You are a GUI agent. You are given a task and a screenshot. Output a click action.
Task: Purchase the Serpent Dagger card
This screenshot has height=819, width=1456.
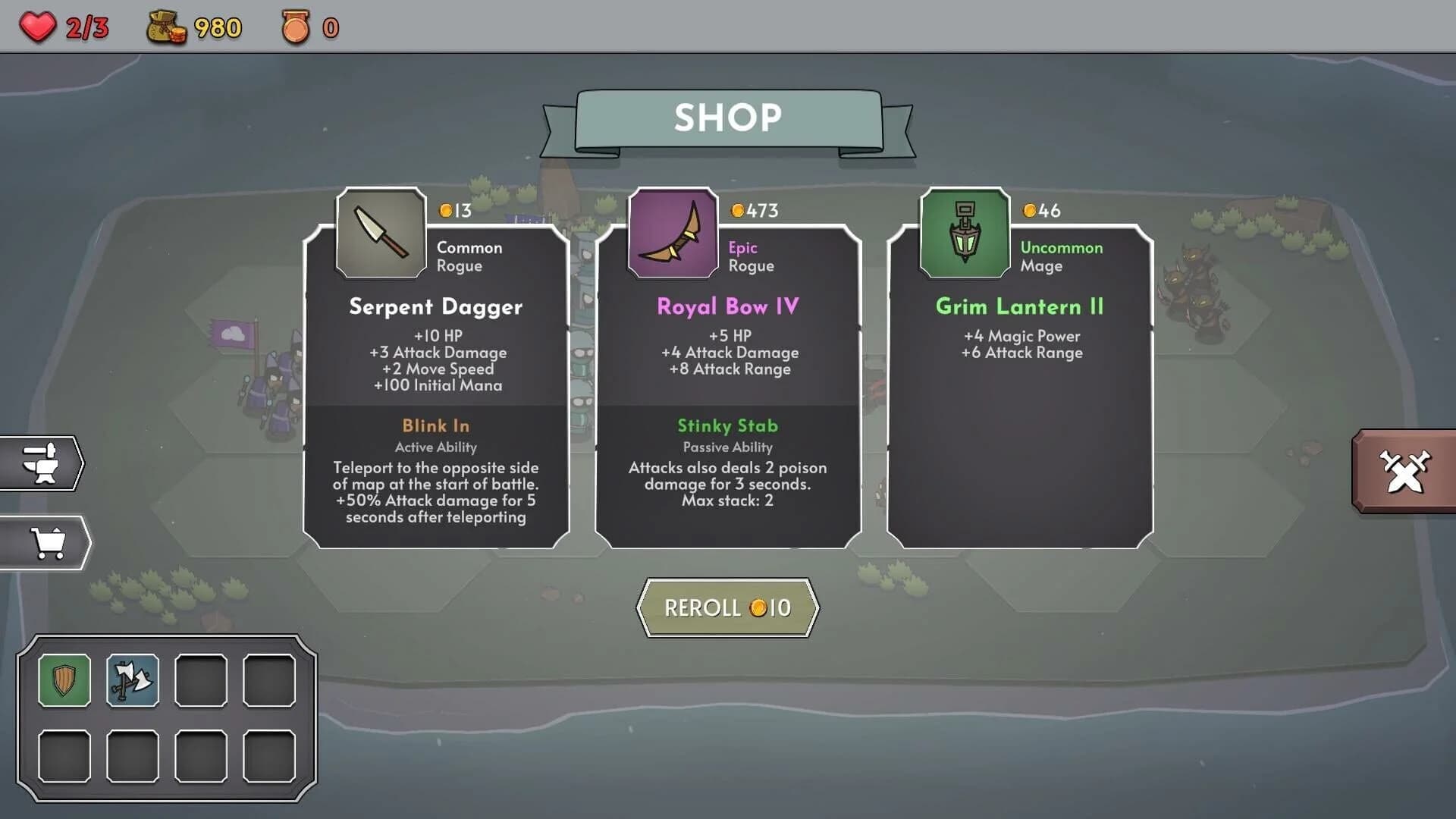point(436,379)
